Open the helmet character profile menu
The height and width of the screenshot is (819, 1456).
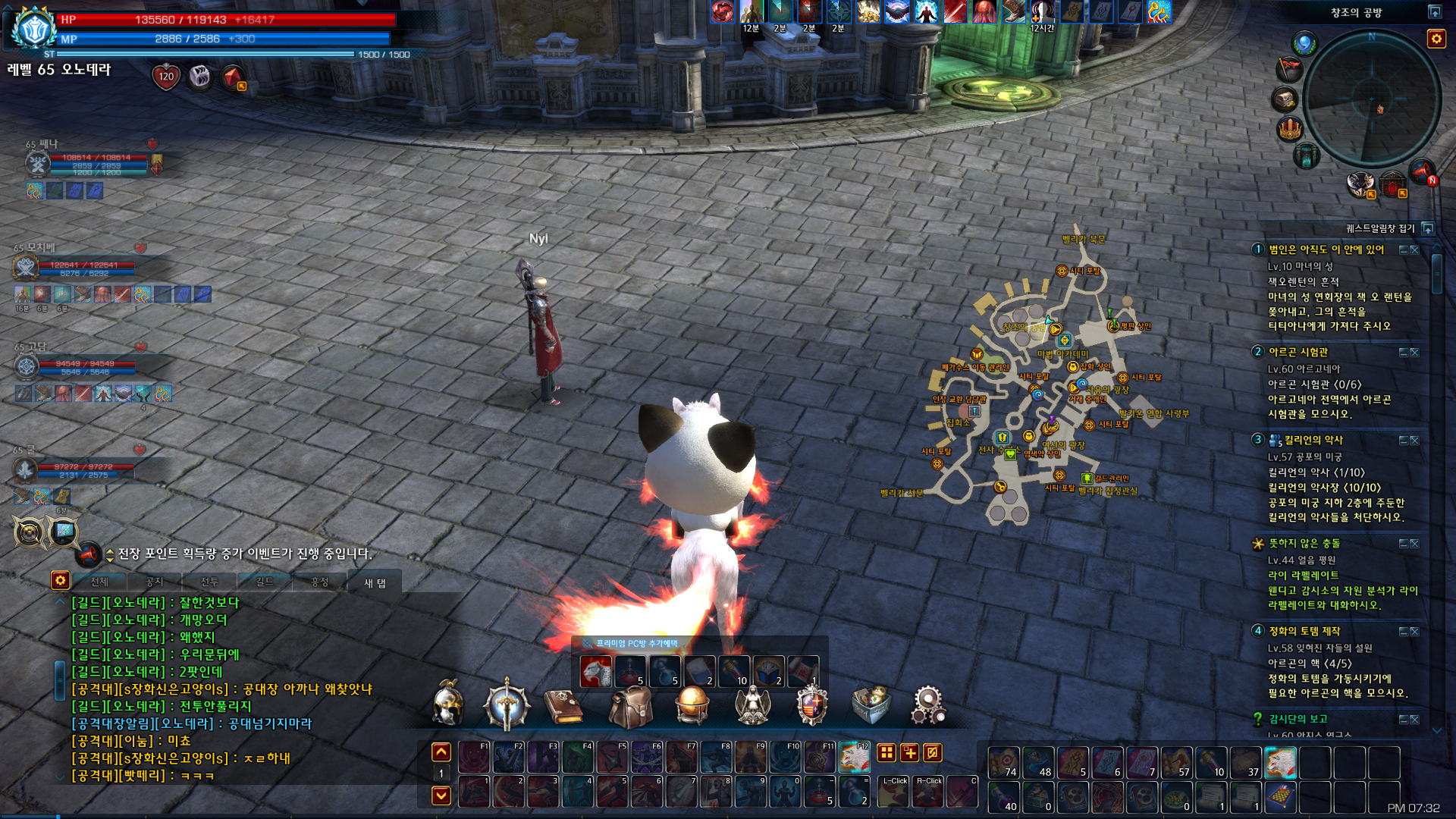click(x=447, y=703)
